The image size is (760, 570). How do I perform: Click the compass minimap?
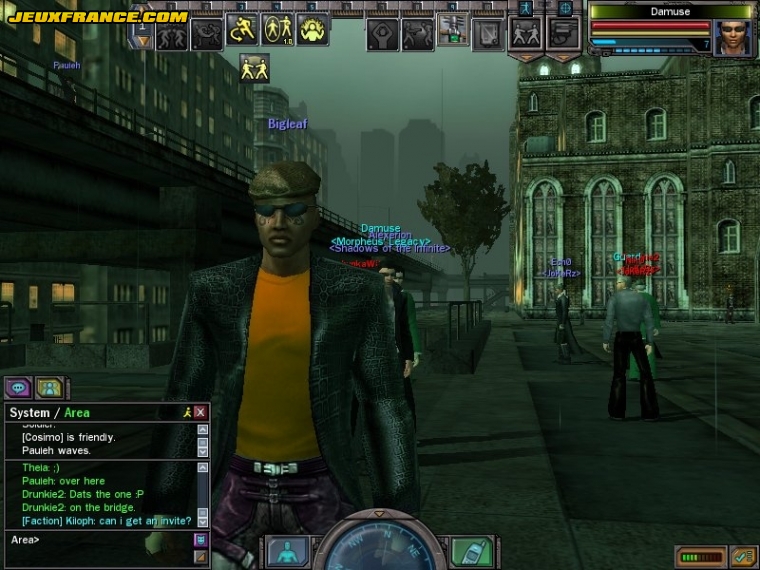[x=380, y=550]
